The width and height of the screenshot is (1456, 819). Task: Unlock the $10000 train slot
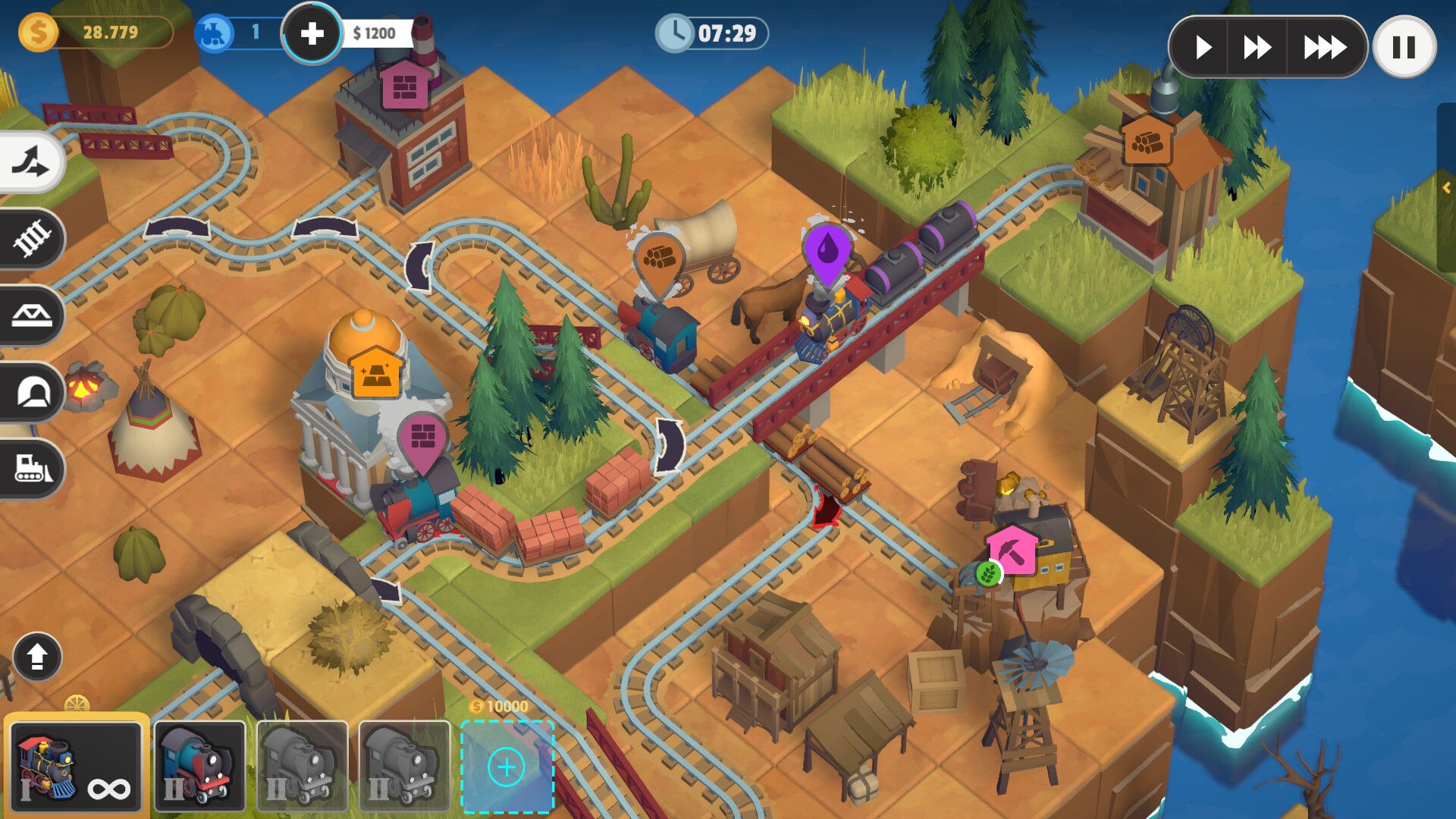tap(507, 767)
